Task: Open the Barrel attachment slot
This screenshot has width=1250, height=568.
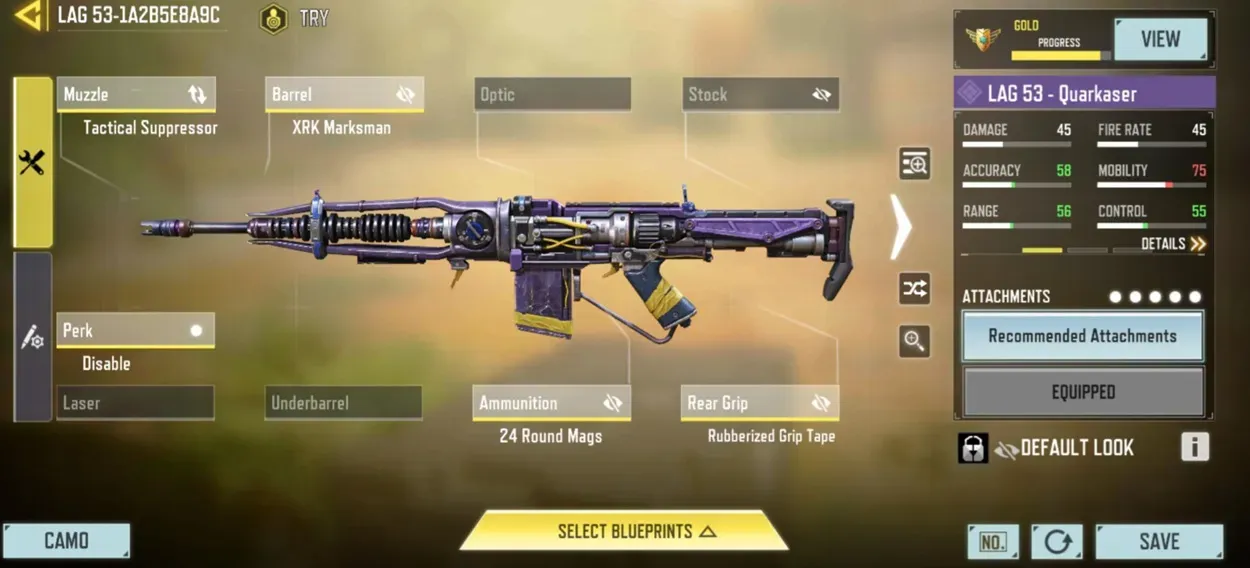Action: click(x=344, y=95)
